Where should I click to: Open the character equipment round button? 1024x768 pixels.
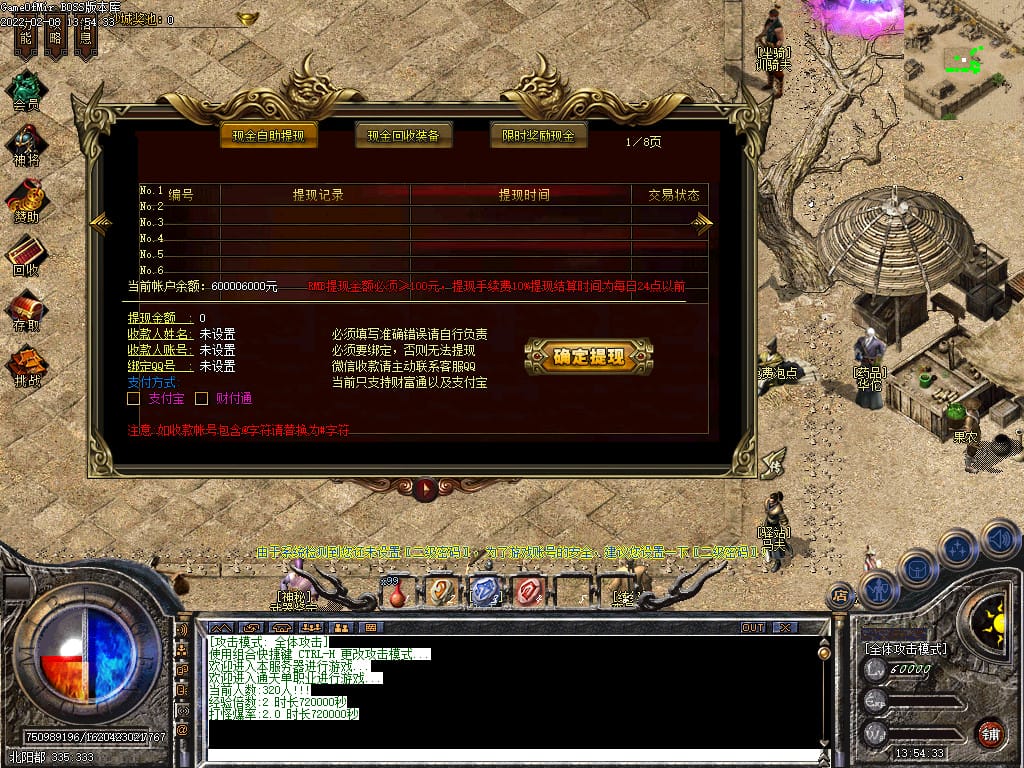pyautogui.click(x=877, y=588)
